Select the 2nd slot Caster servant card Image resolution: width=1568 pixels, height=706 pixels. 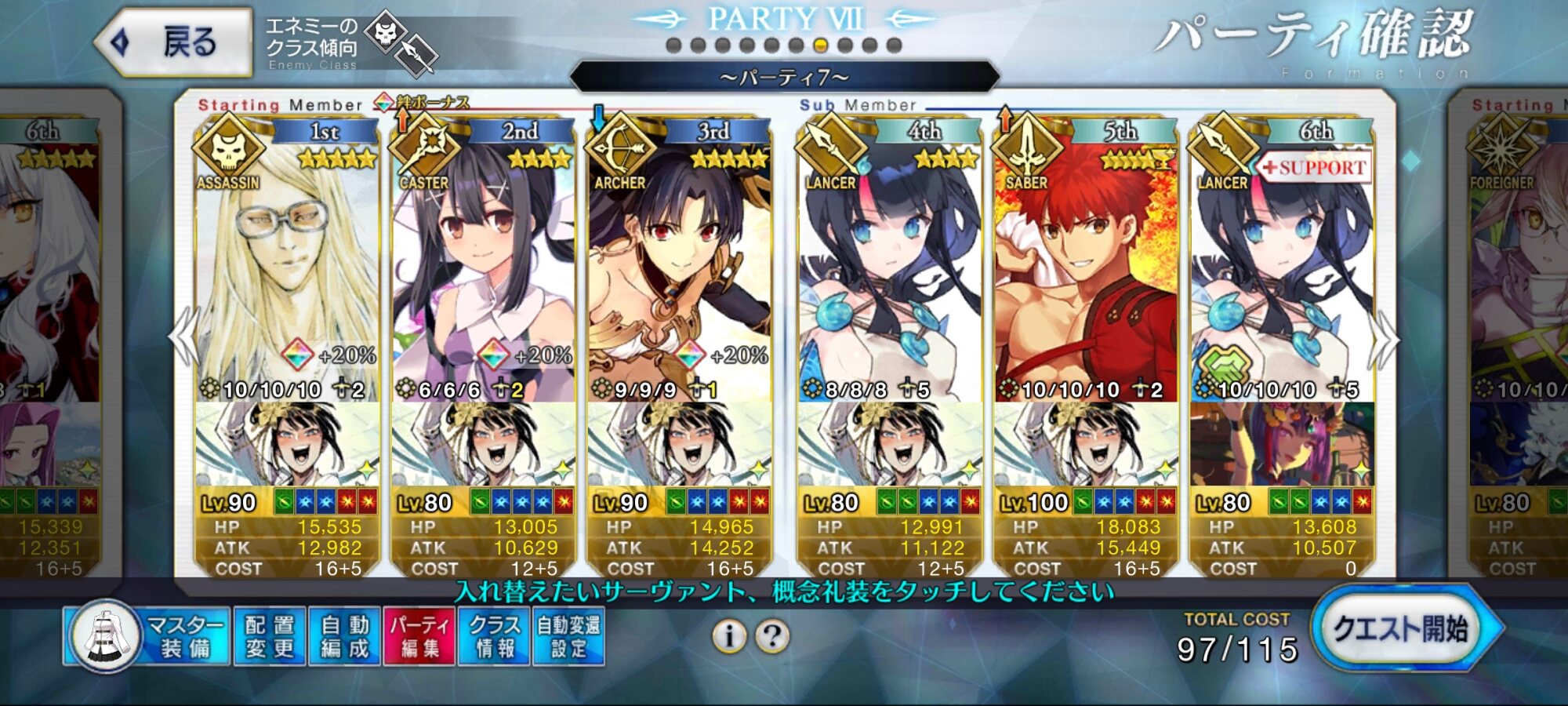(483, 267)
